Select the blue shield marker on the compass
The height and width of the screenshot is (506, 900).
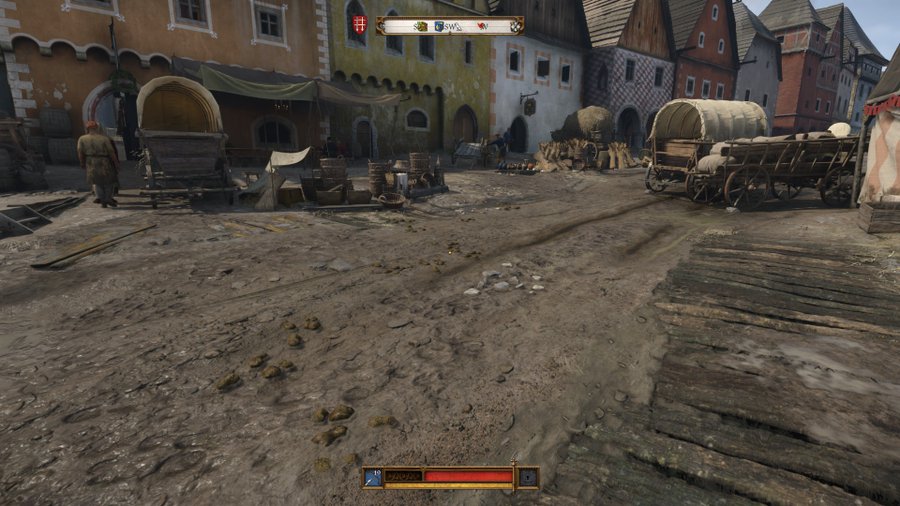click(438, 27)
